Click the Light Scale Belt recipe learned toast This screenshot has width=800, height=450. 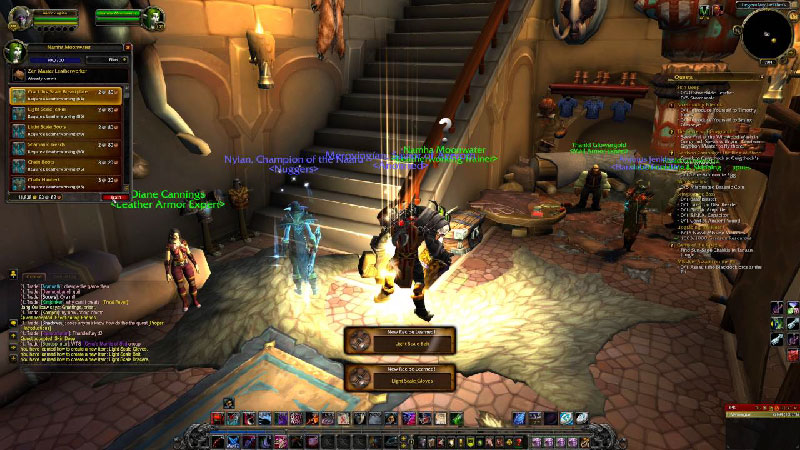pyautogui.click(x=400, y=340)
